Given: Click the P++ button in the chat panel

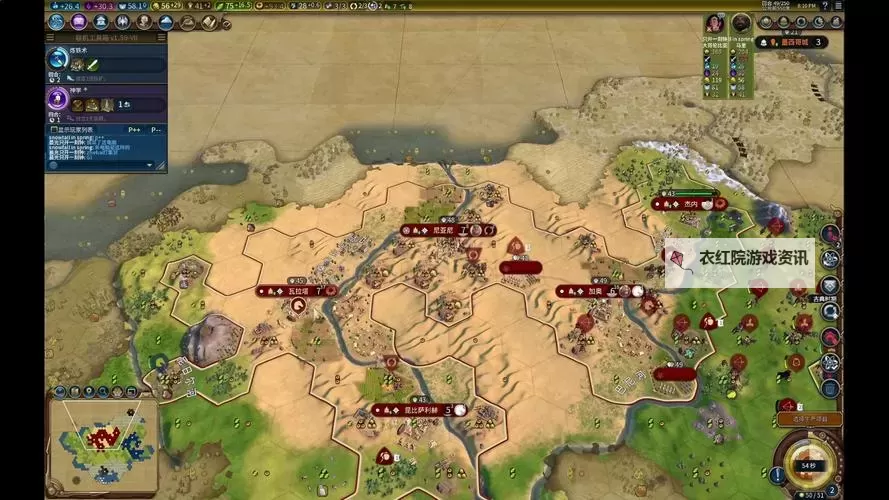Looking at the screenshot, I should pos(134,130).
